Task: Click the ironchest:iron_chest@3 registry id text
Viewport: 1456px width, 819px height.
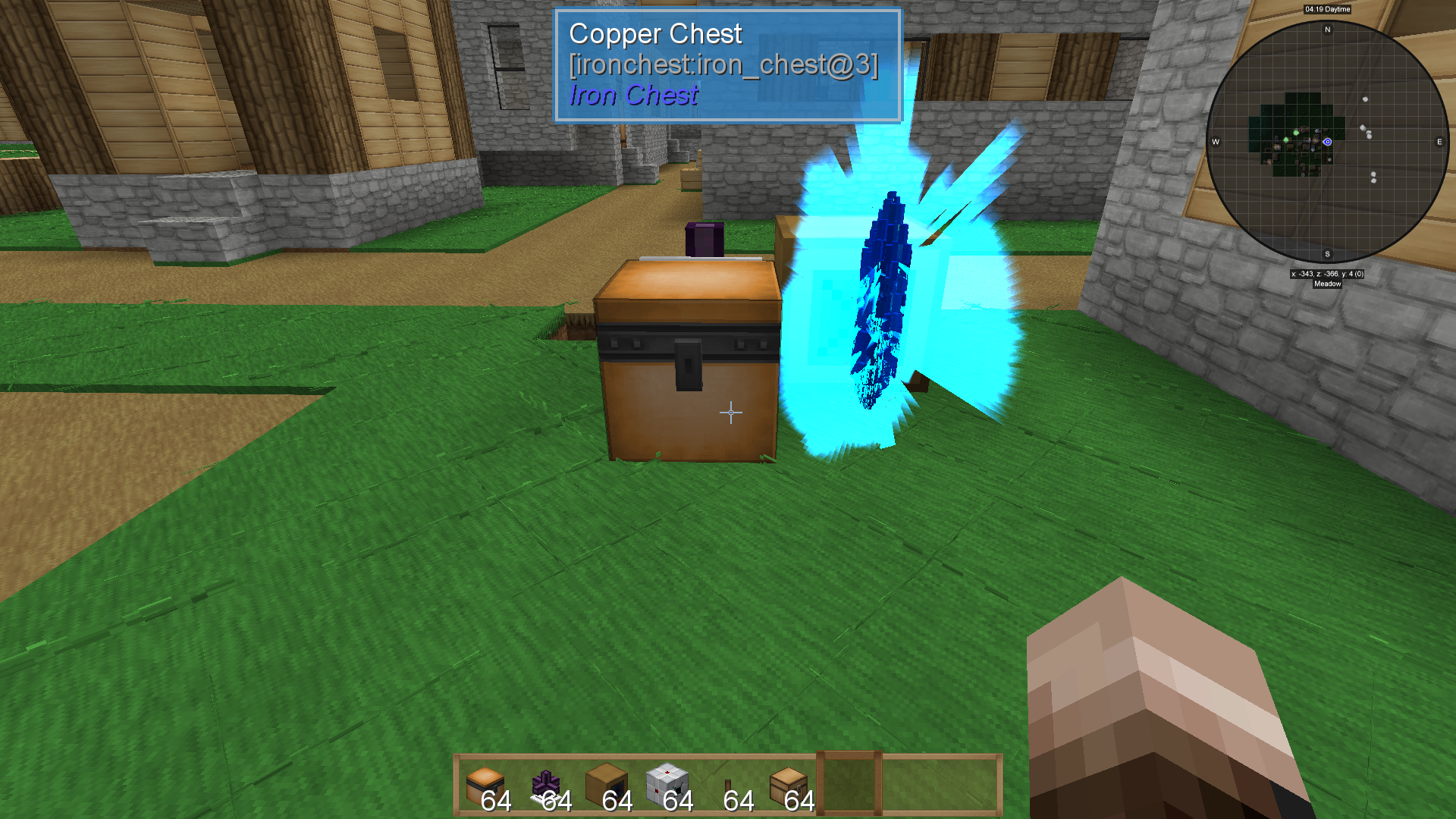Action: (x=724, y=64)
